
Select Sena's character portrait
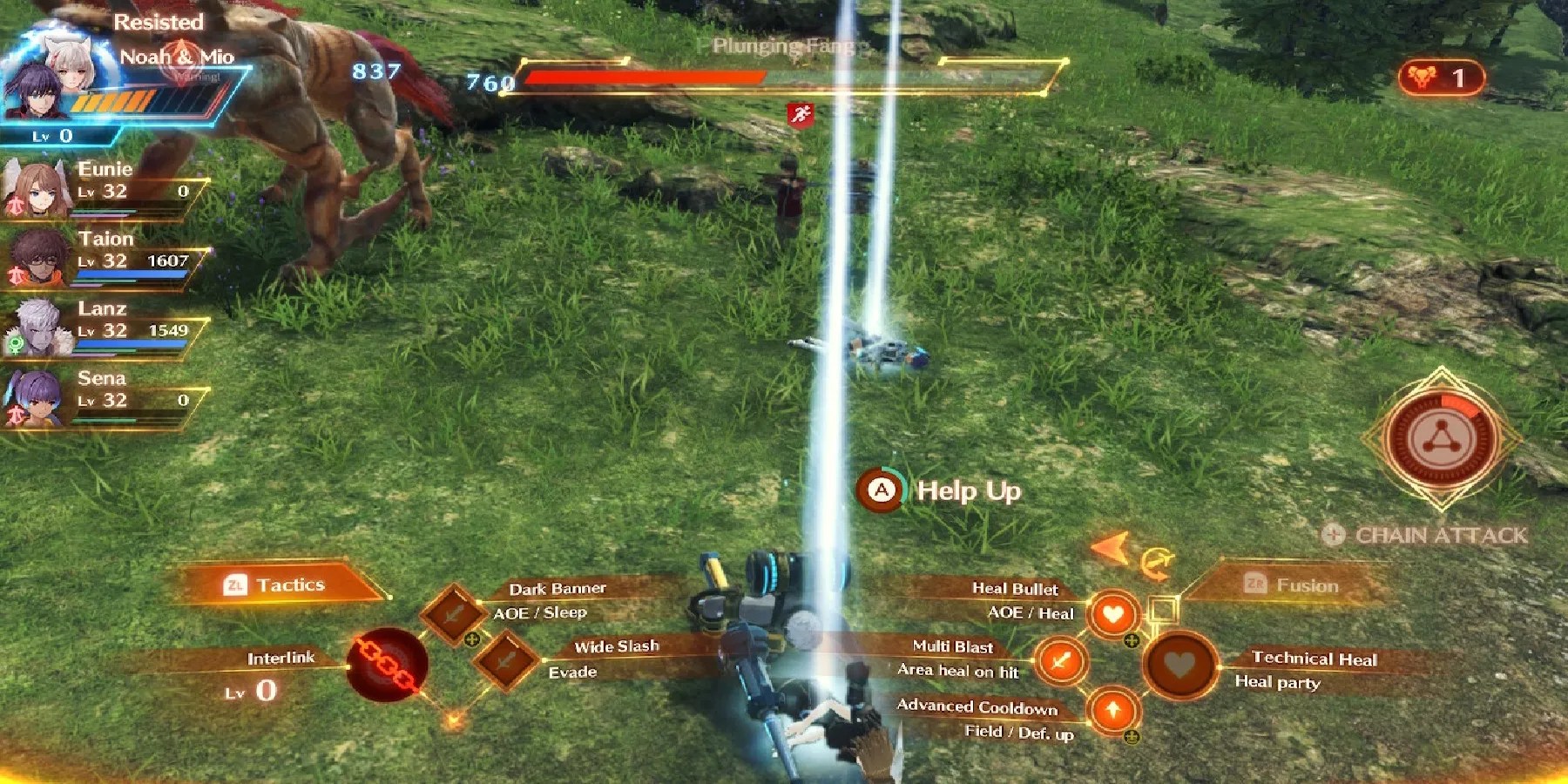point(35,395)
